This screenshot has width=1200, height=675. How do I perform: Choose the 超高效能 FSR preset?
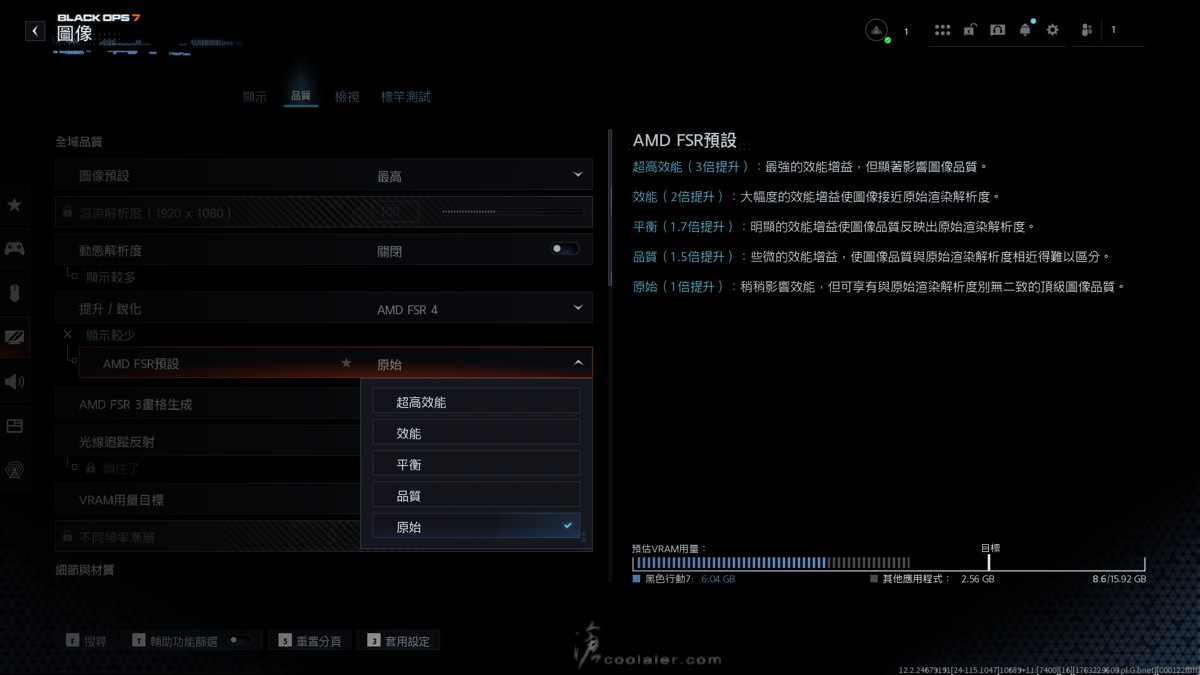click(x=476, y=402)
